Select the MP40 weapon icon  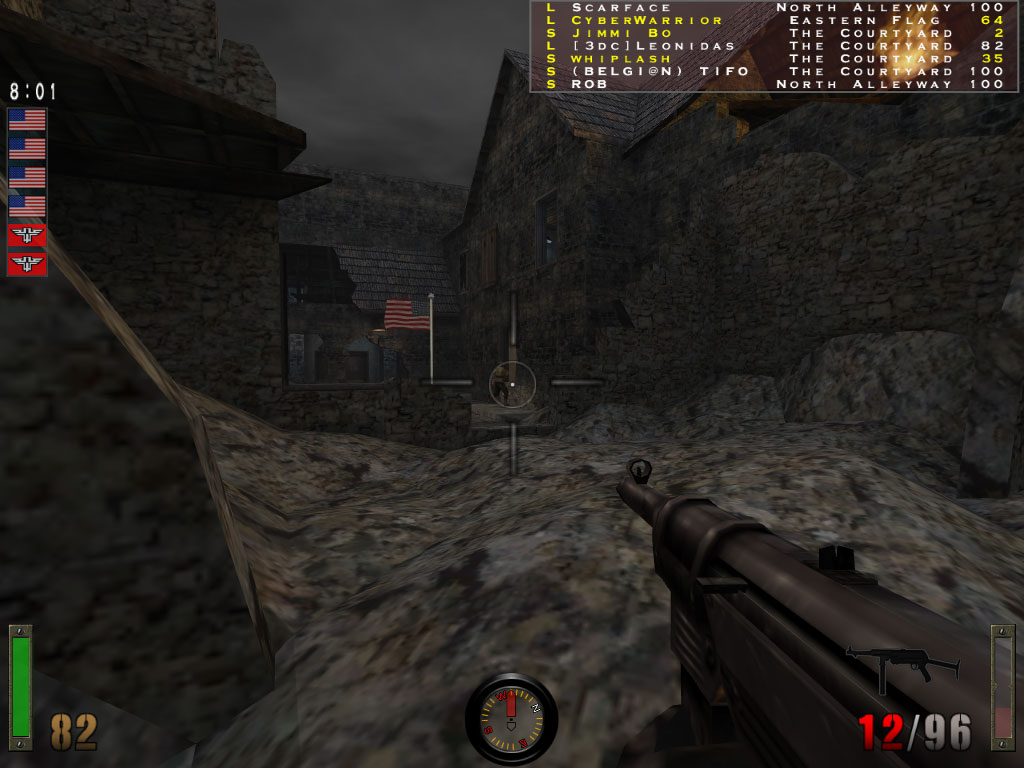coord(902,665)
